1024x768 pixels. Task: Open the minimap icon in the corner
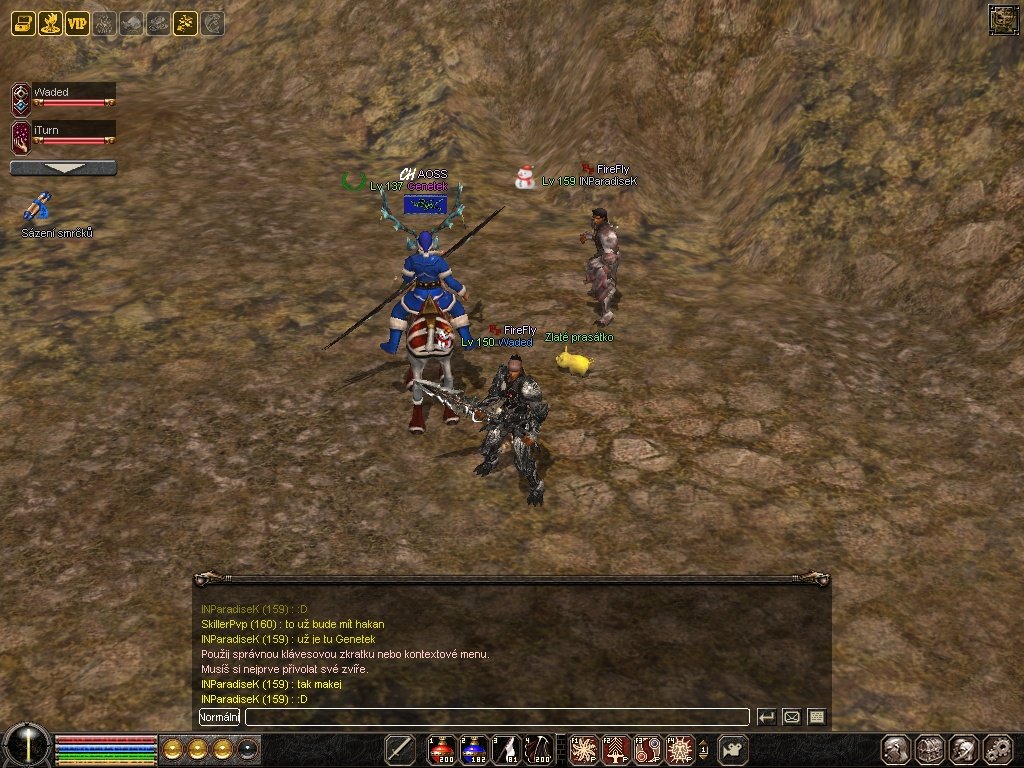coord(1002,19)
